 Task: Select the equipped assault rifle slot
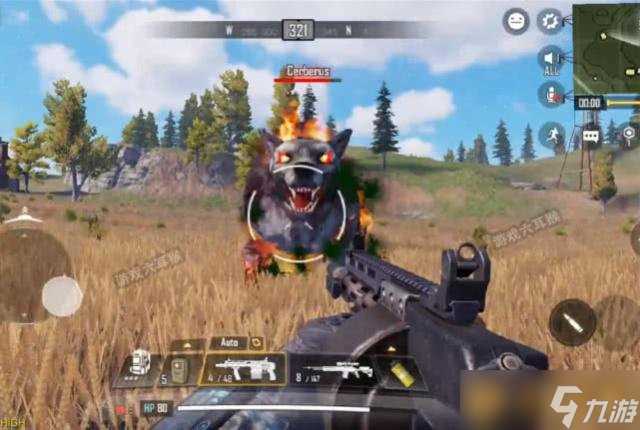tap(242, 371)
